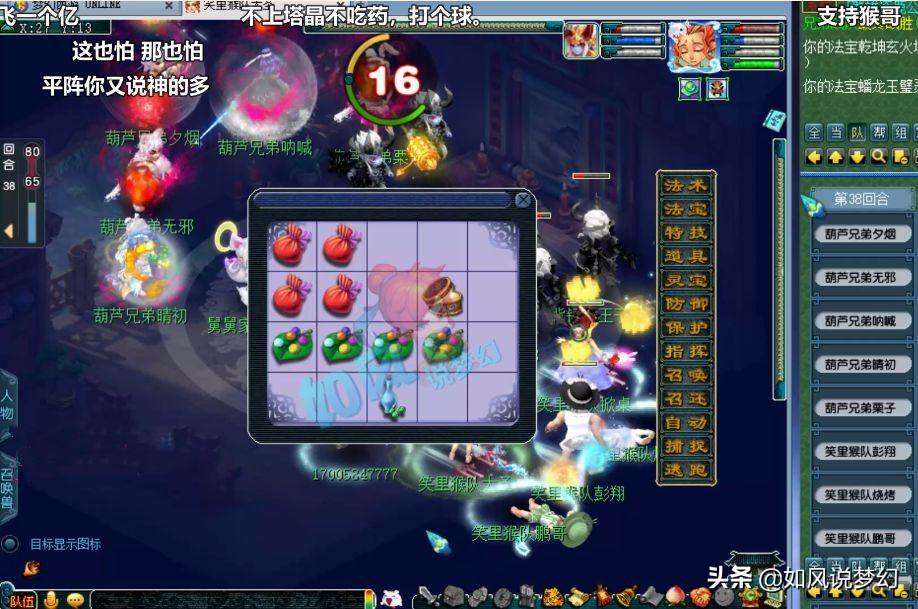Toggle the 目标显示图标 option
The image size is (918, 609).
(11, 544)
